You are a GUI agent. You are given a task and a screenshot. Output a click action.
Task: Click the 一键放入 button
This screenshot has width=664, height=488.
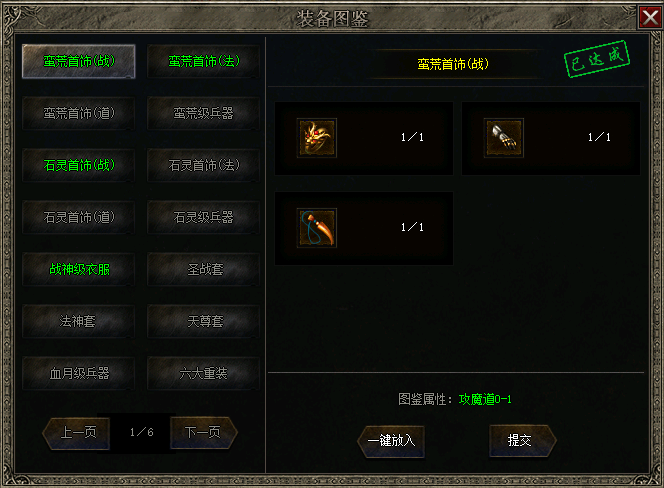tap(390, 440)
